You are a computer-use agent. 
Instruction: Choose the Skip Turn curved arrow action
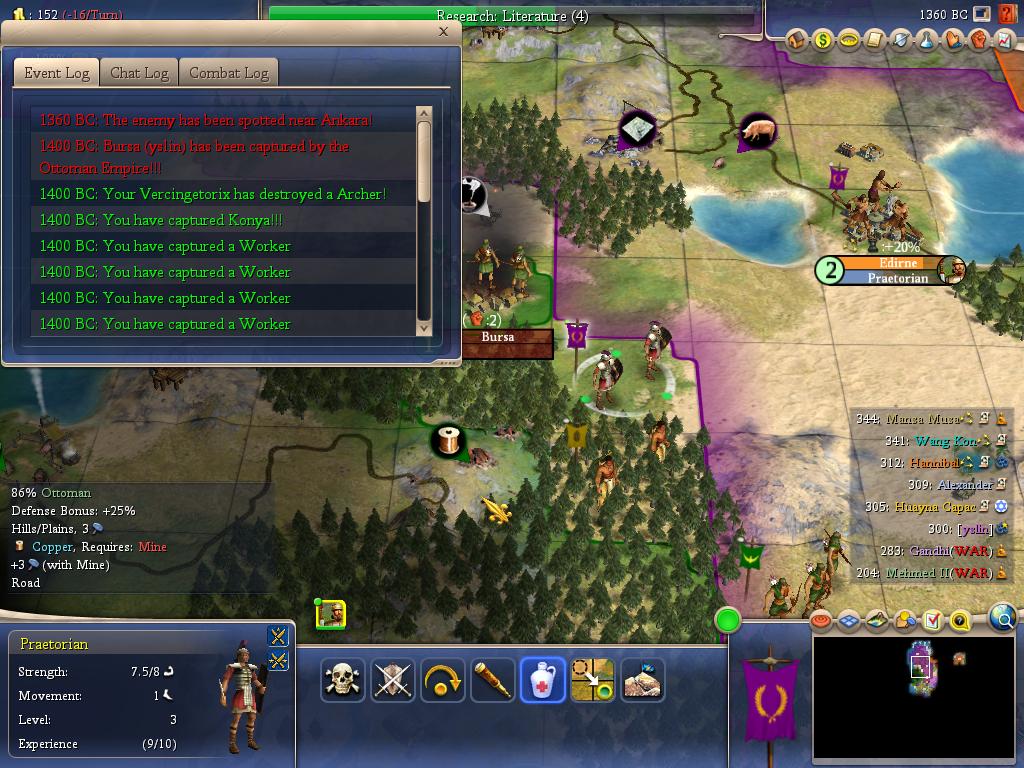(x=443, y=681)
